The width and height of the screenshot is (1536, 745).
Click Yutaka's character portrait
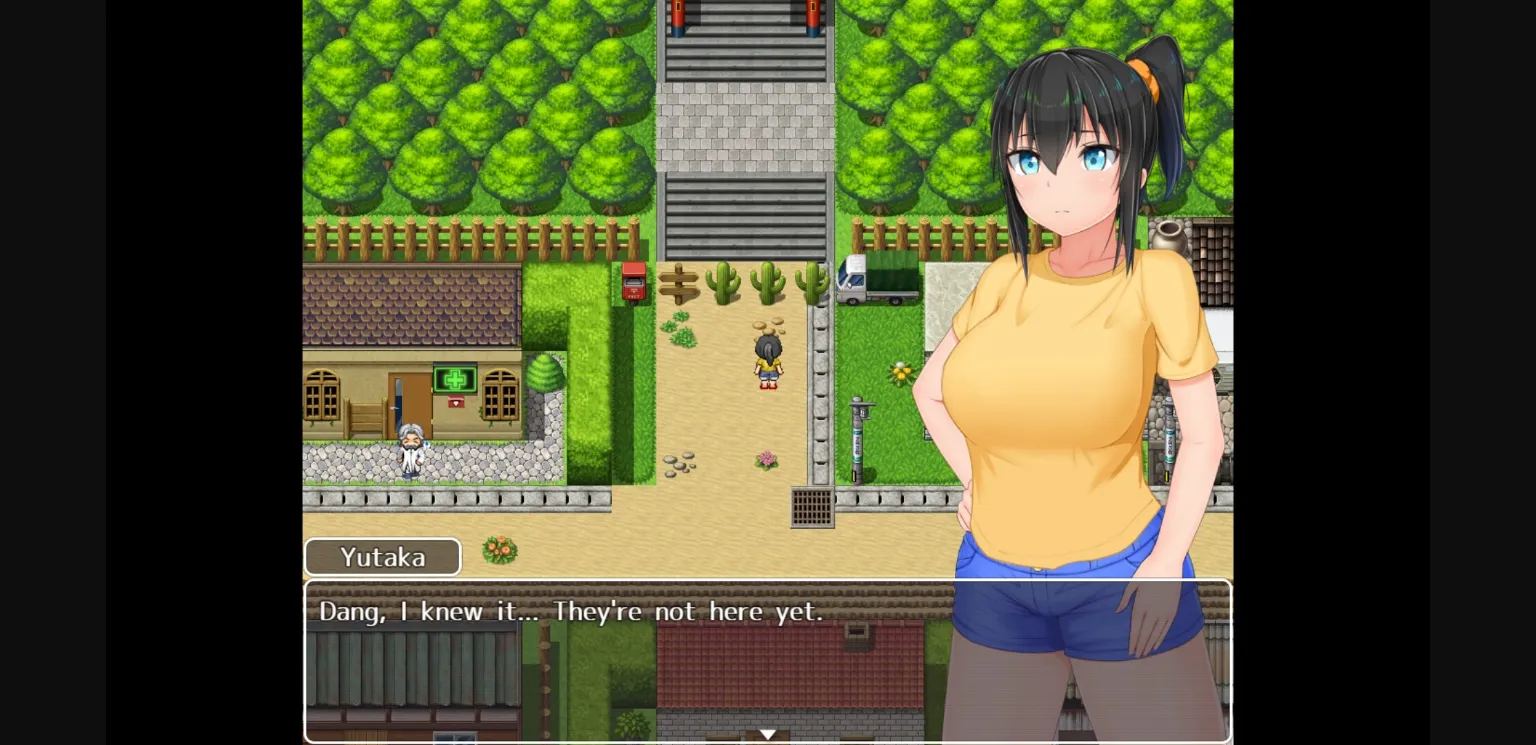1070,300
